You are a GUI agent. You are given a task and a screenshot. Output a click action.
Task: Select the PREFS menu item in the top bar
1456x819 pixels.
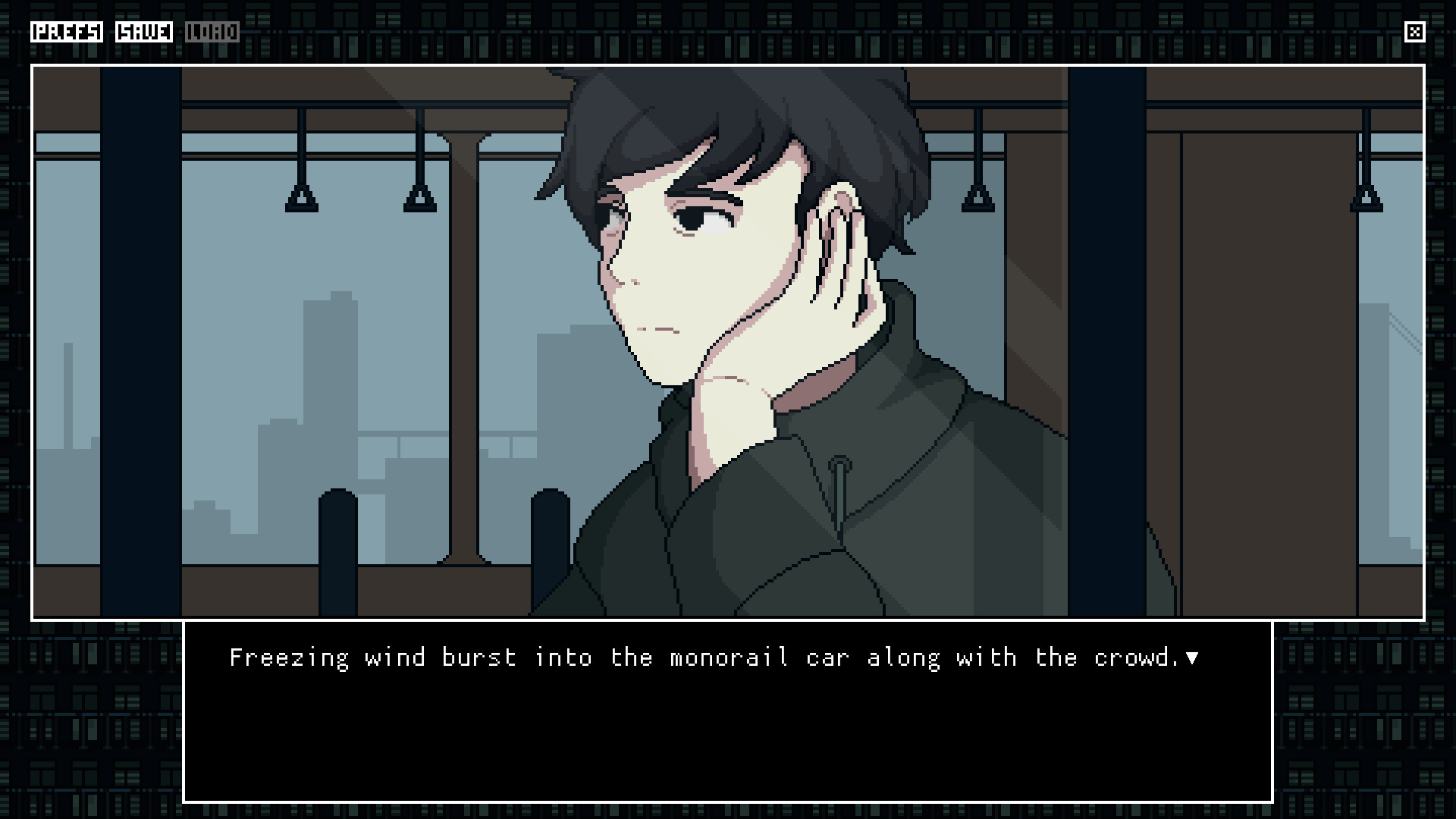[67, 32]
